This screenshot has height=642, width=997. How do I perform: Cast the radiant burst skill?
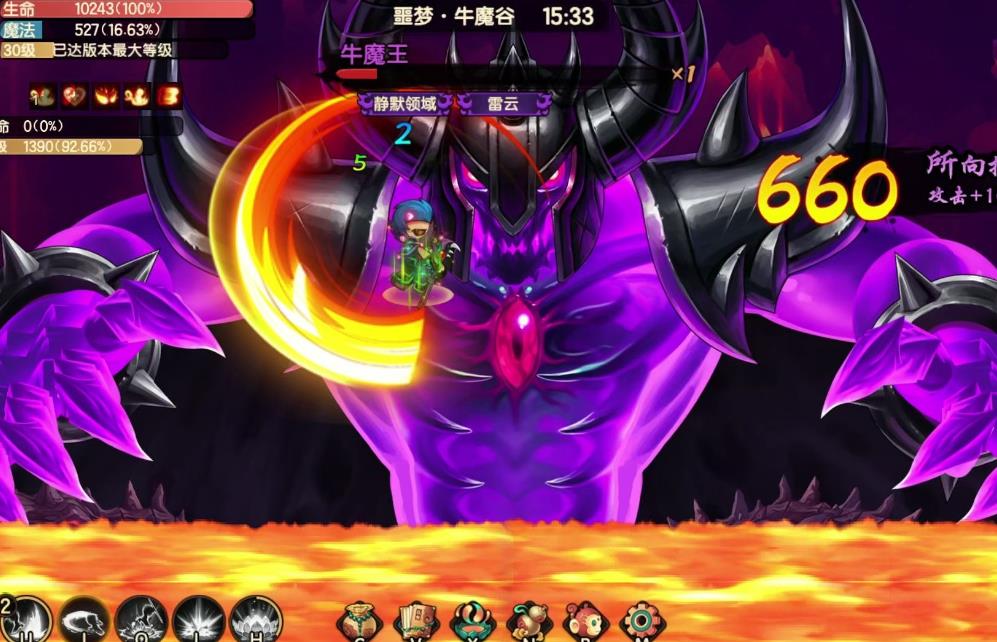click(198, 620)
